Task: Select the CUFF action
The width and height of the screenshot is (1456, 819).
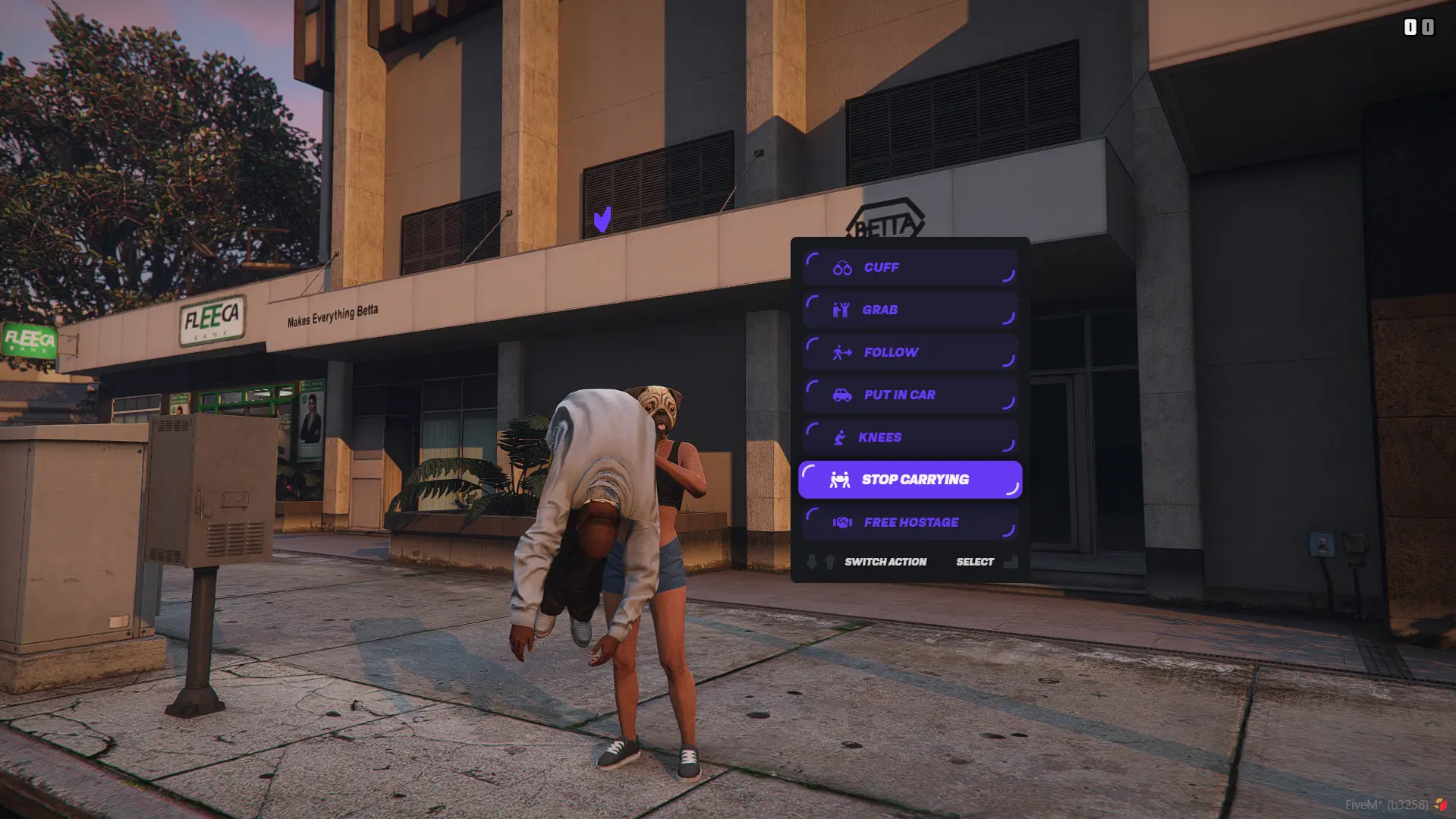Action: coord(910,267)
